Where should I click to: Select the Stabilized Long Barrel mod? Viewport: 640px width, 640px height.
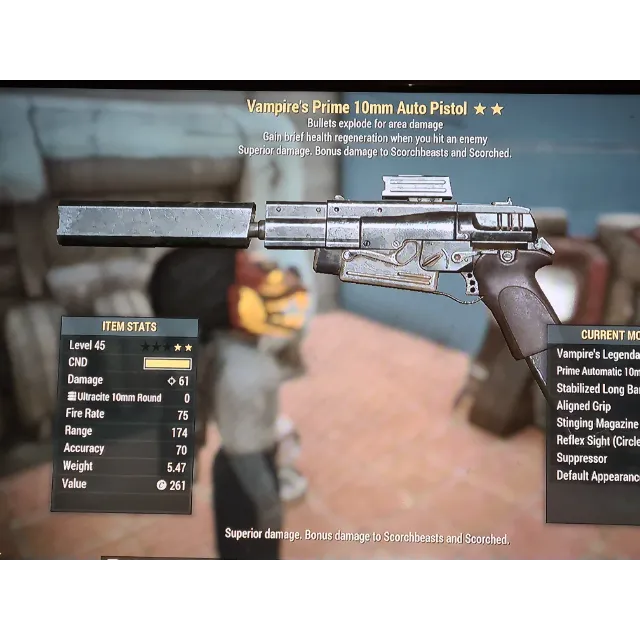click(597, 389)
